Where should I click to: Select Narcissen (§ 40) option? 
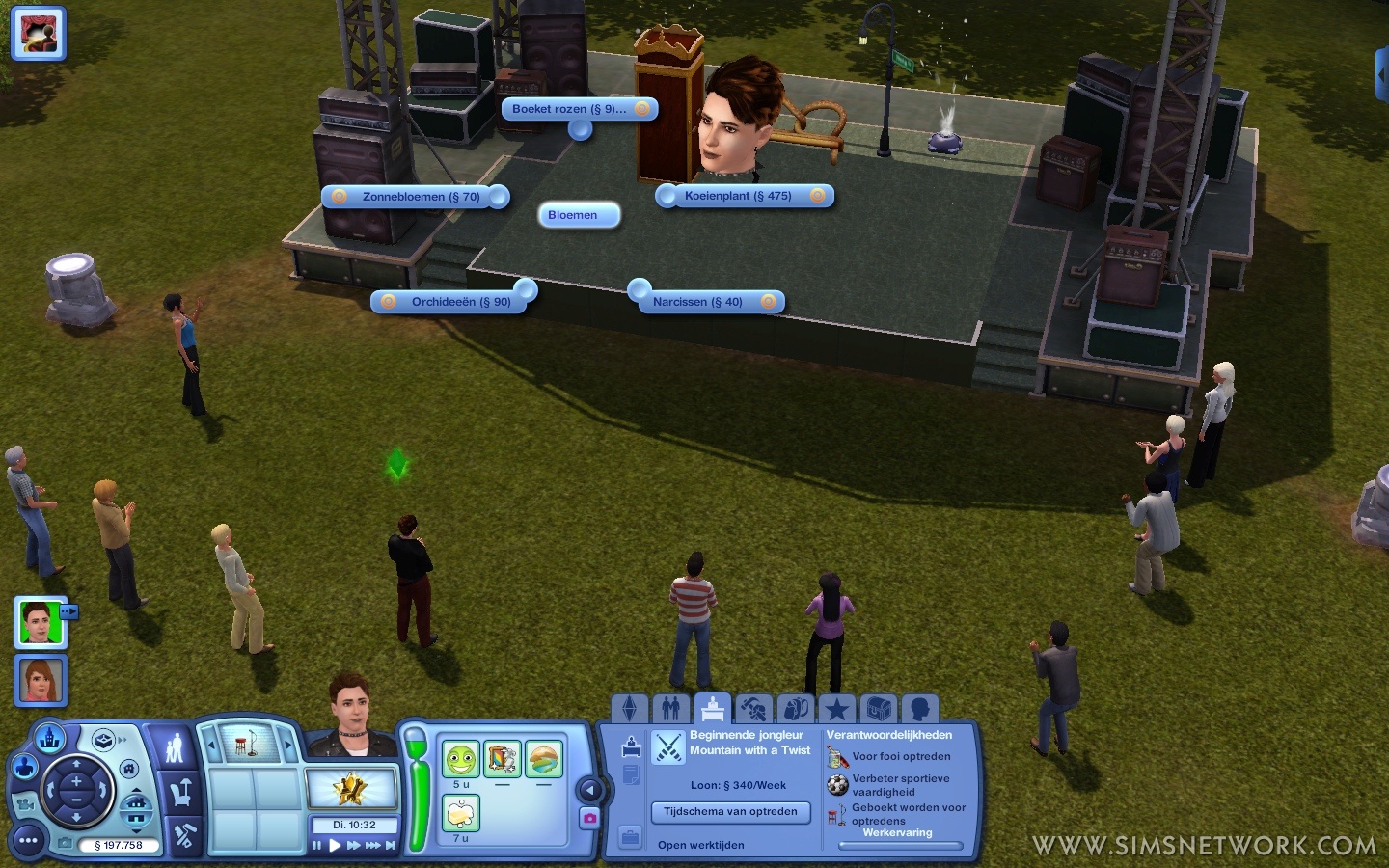click(x=697, y=302)
